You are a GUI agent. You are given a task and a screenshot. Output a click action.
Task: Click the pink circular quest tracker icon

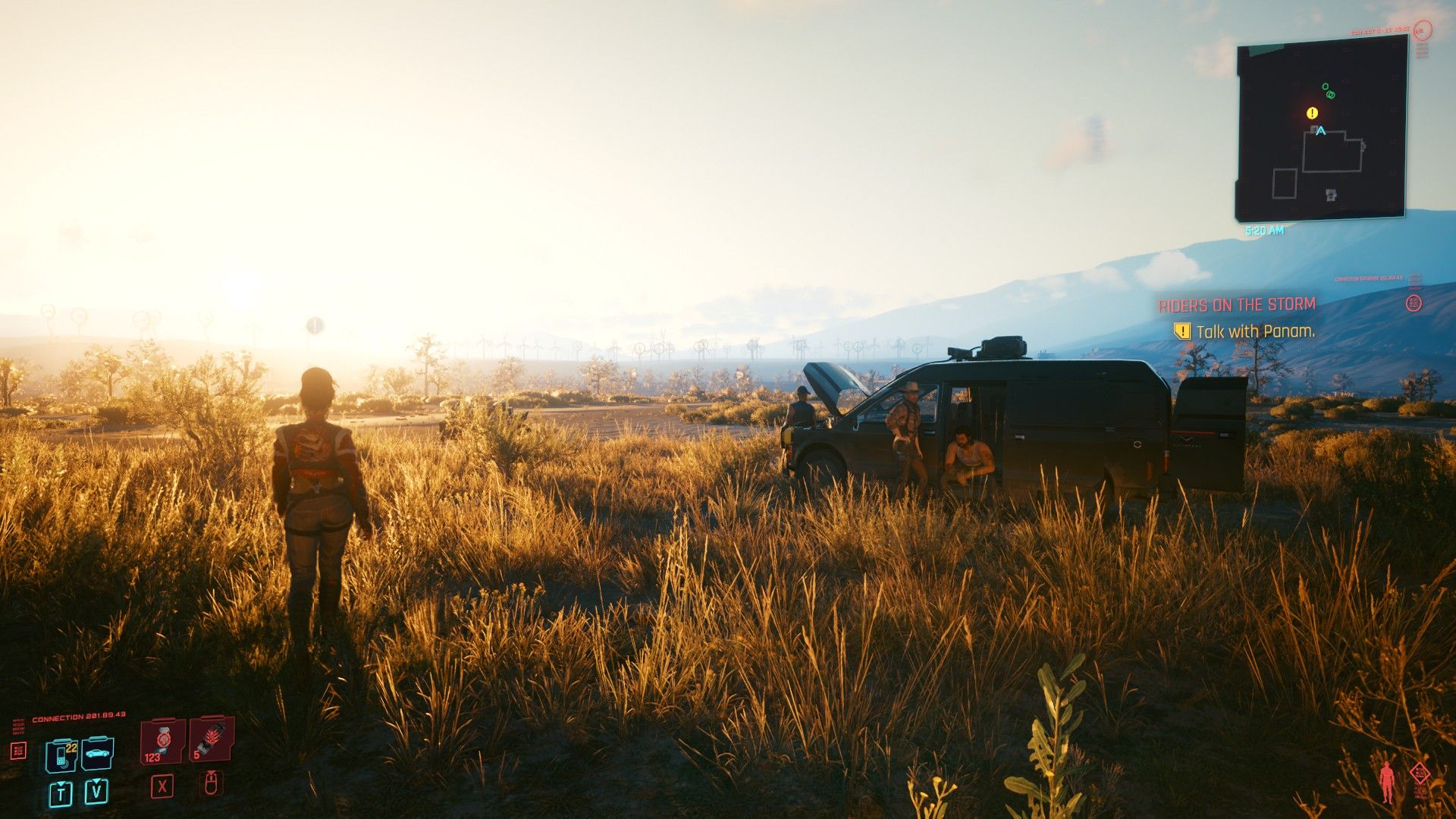click(1412, 303)
